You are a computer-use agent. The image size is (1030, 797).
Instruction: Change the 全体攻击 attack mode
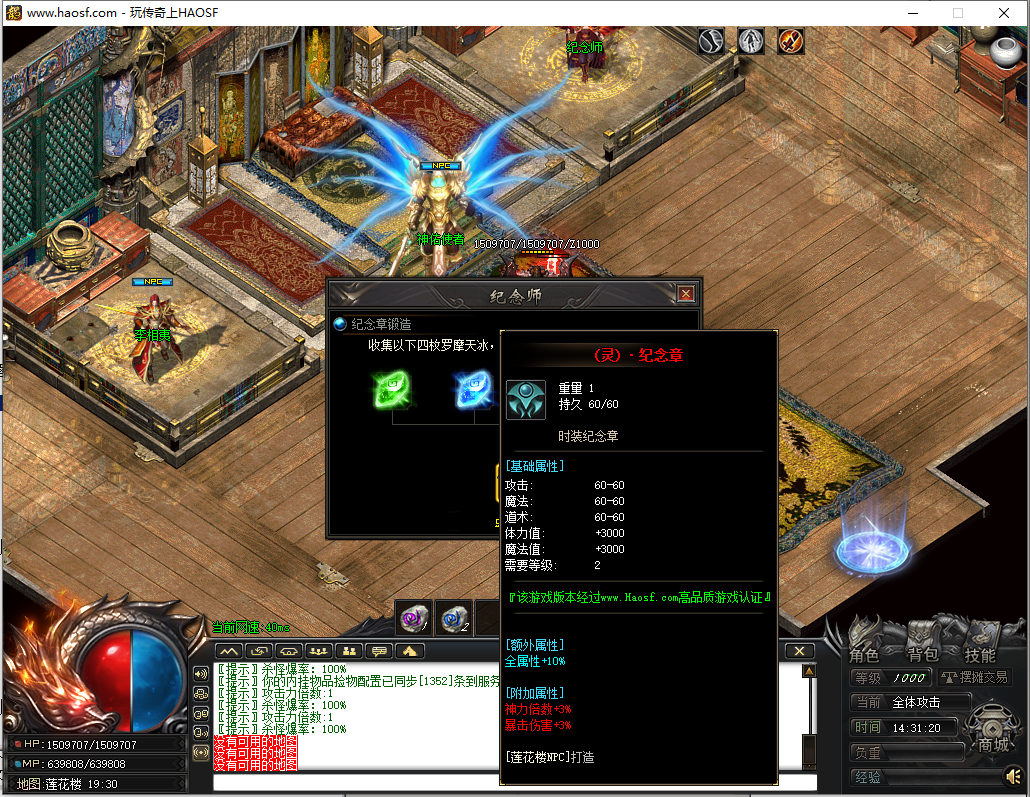tap(930, 702)
